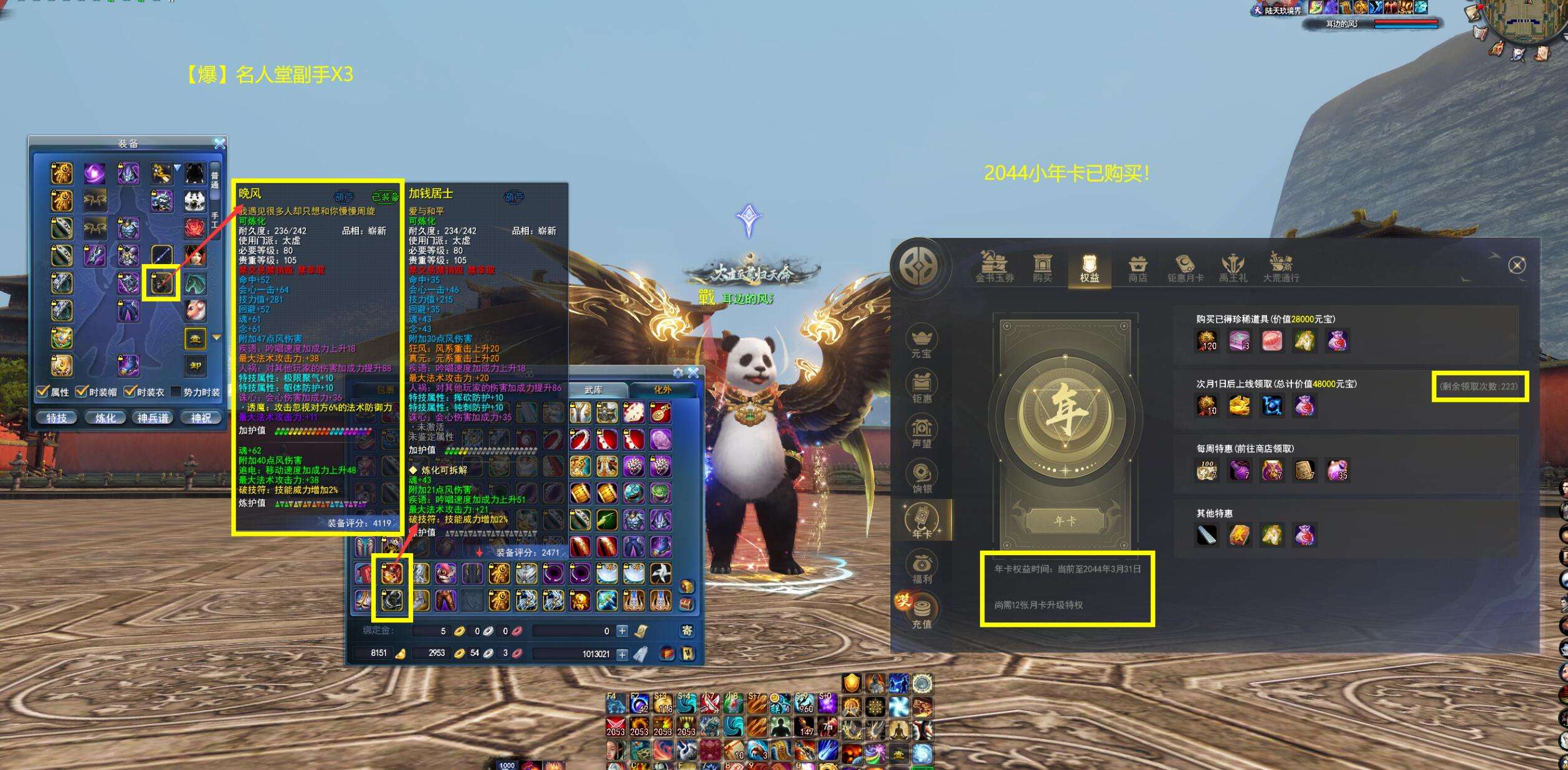Switch to the 商店 tab
Screen dimensions: 1568x770
point(1138,269)
